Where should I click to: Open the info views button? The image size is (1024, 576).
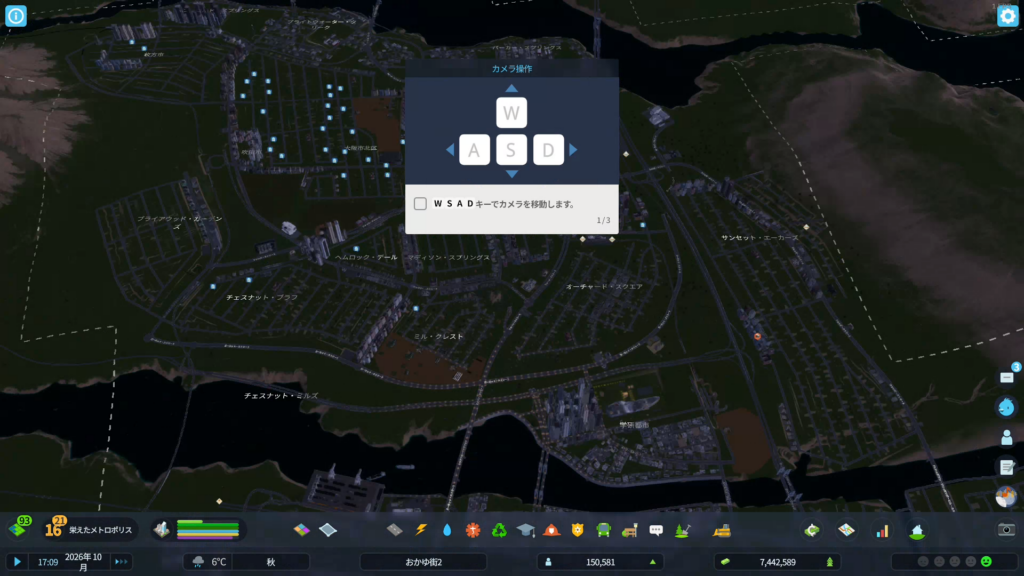pos(16,15)
